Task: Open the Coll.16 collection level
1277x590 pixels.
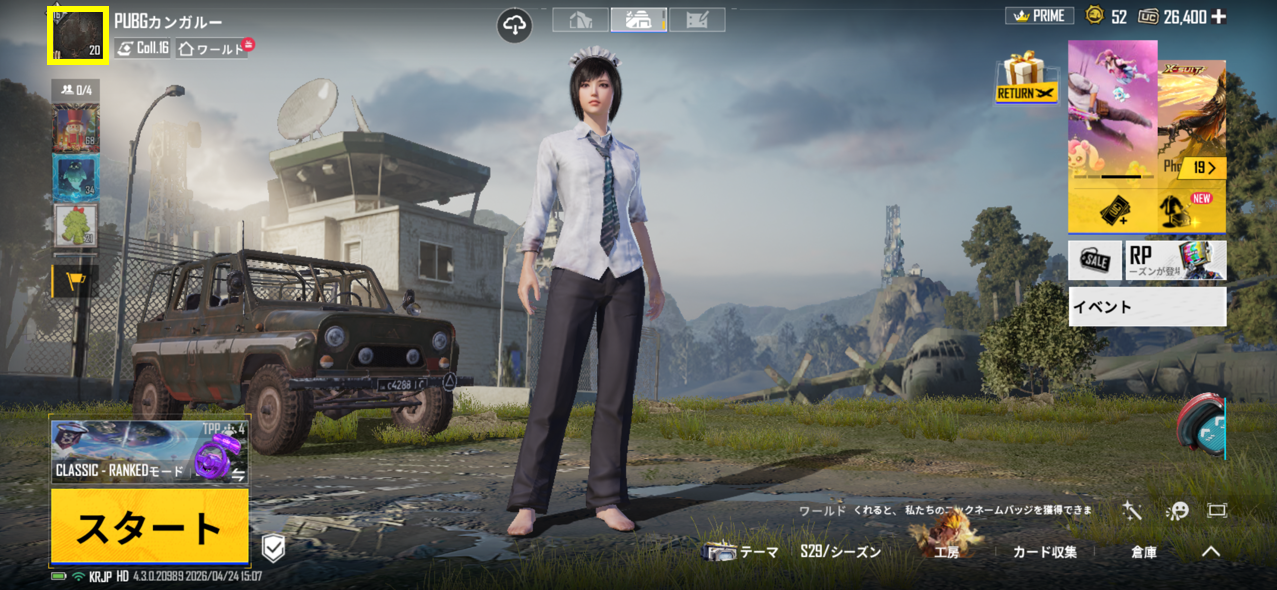Action: pos(142,48)
